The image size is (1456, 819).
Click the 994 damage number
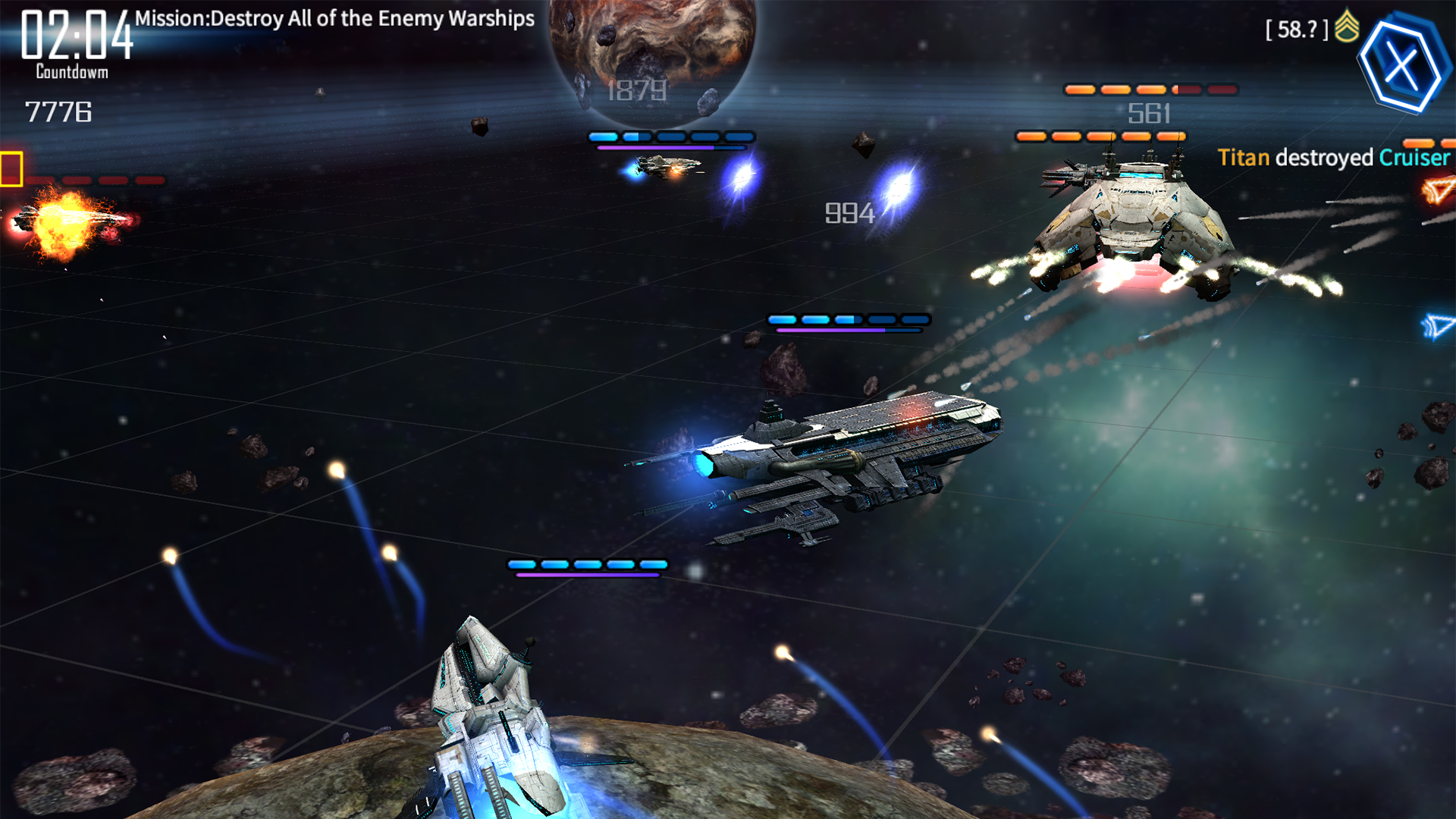[851, 213]
